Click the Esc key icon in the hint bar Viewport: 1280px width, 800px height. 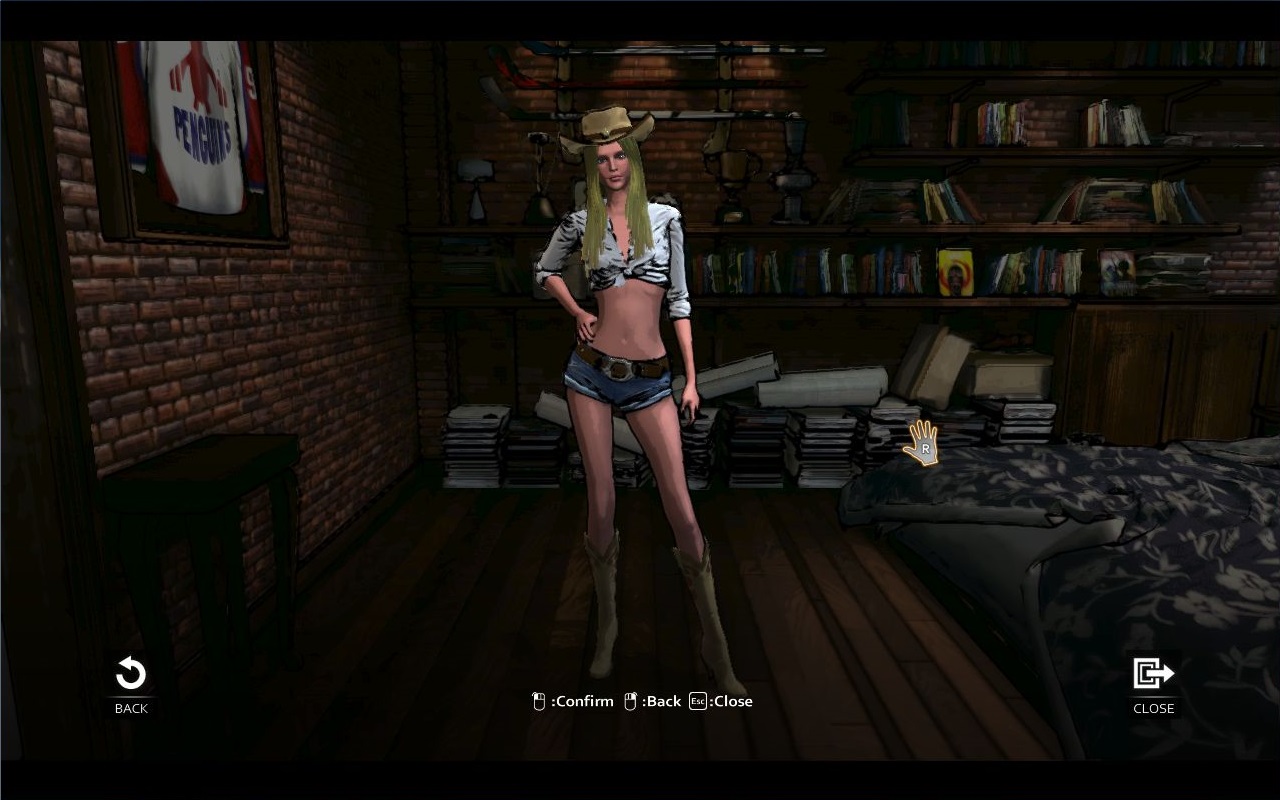pyautogui.click(x=697, y=701)
